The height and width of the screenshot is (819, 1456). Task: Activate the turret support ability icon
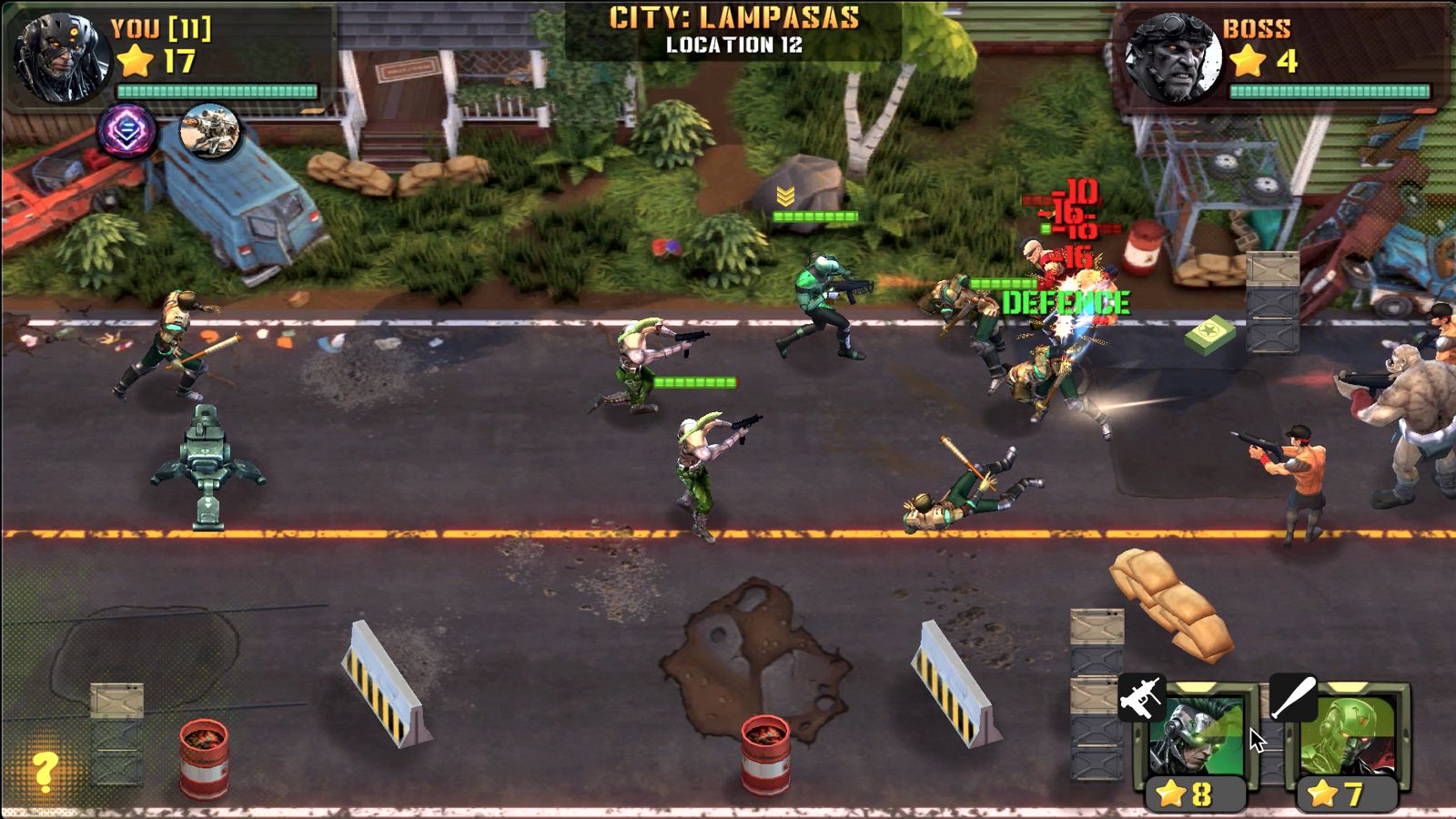pyautogui.click(x=209, y=127)
